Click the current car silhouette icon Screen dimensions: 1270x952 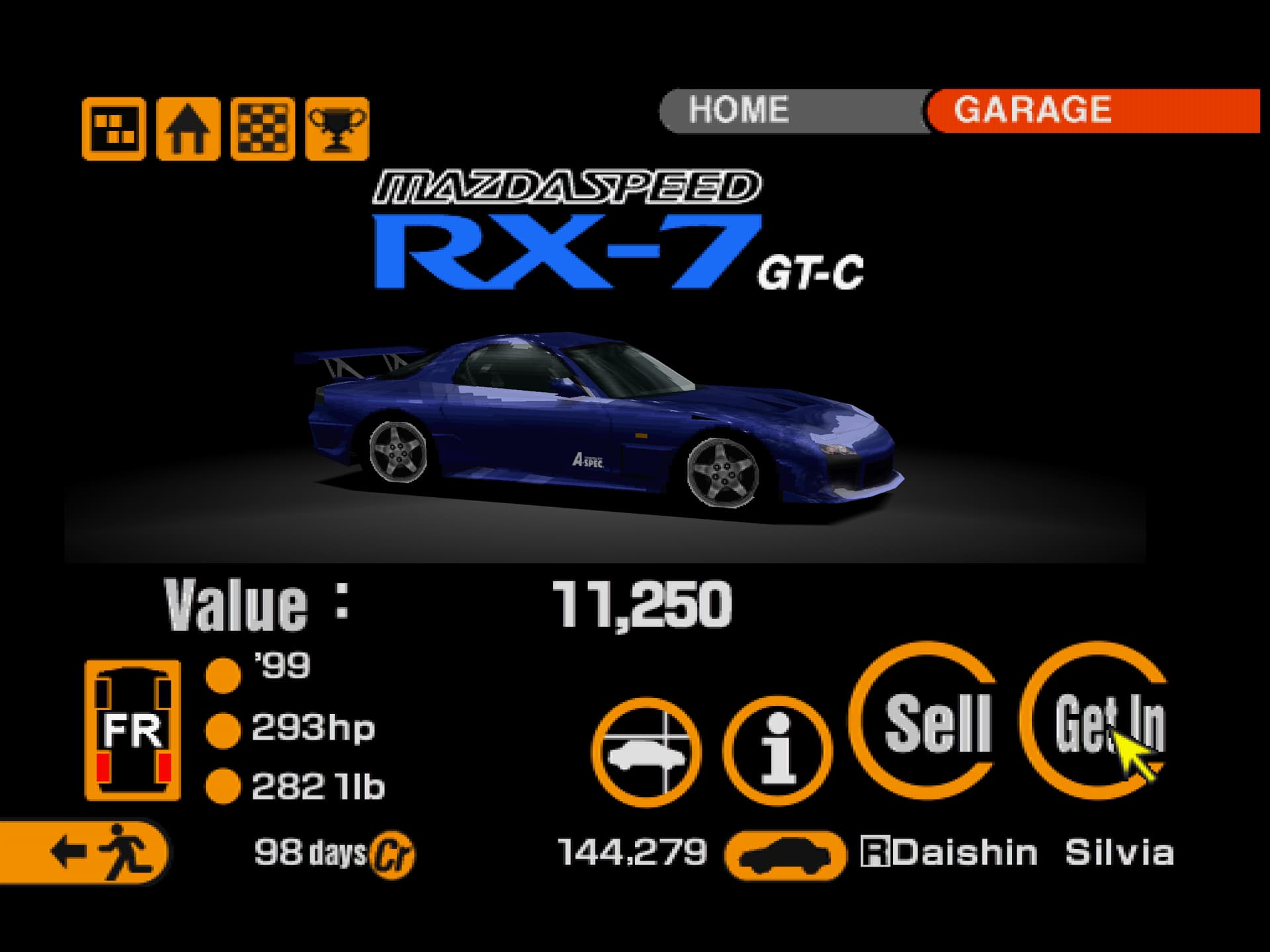[x=785, y=855]
